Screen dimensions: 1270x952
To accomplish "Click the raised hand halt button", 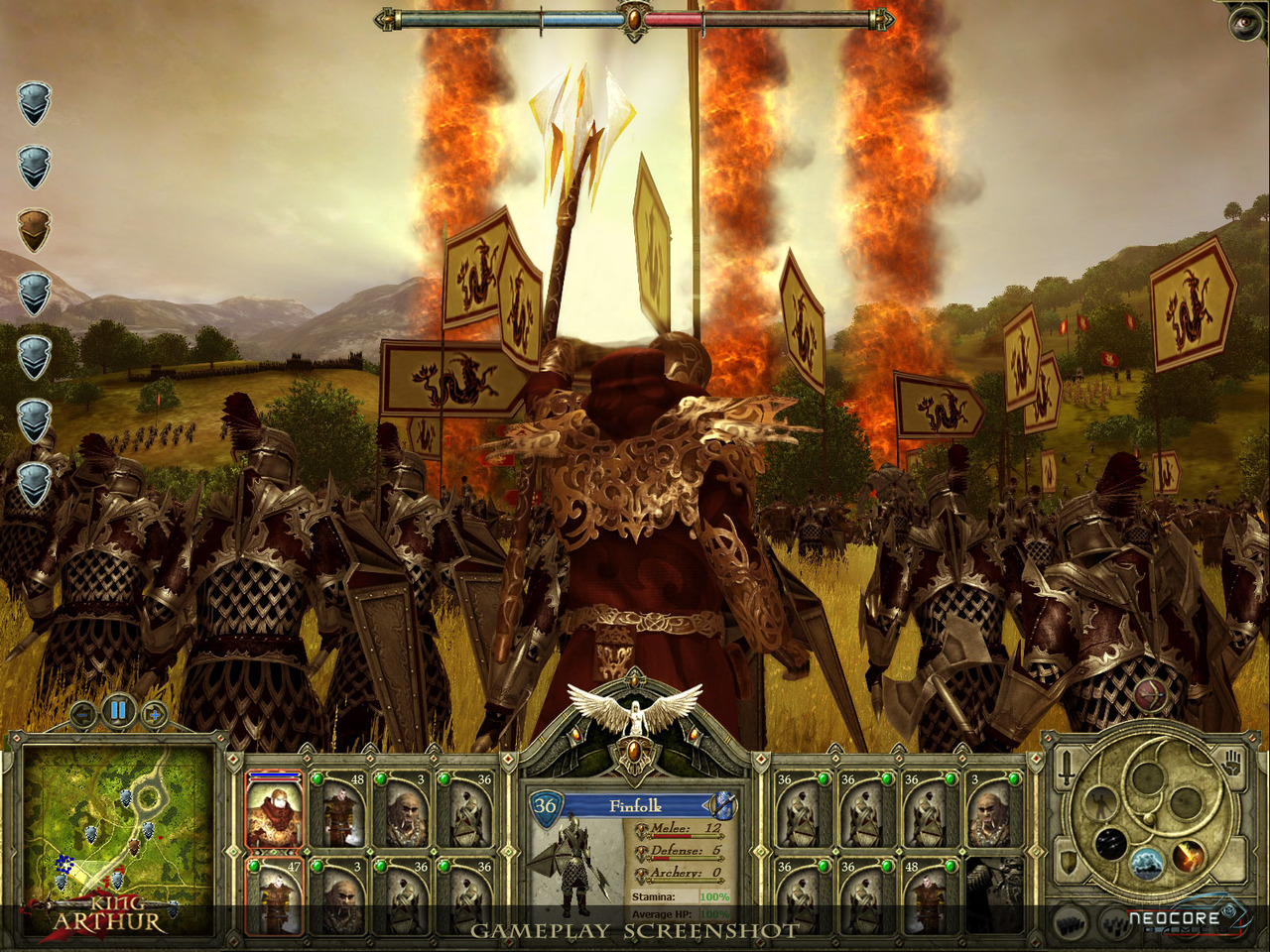I will [1232, 766].
